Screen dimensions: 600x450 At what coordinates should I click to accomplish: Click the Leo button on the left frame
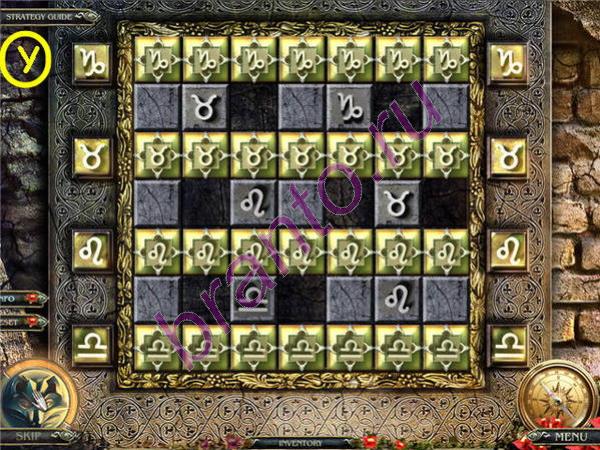pyautogui.click(x=93, y=249)
